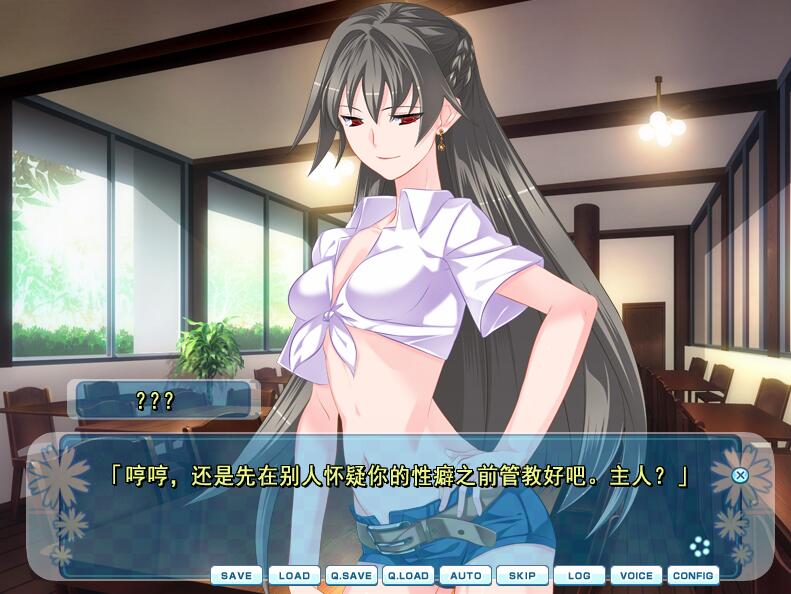Enable AUTO text advance
Viewport: 791px width, 594px height.
[465, 575]
